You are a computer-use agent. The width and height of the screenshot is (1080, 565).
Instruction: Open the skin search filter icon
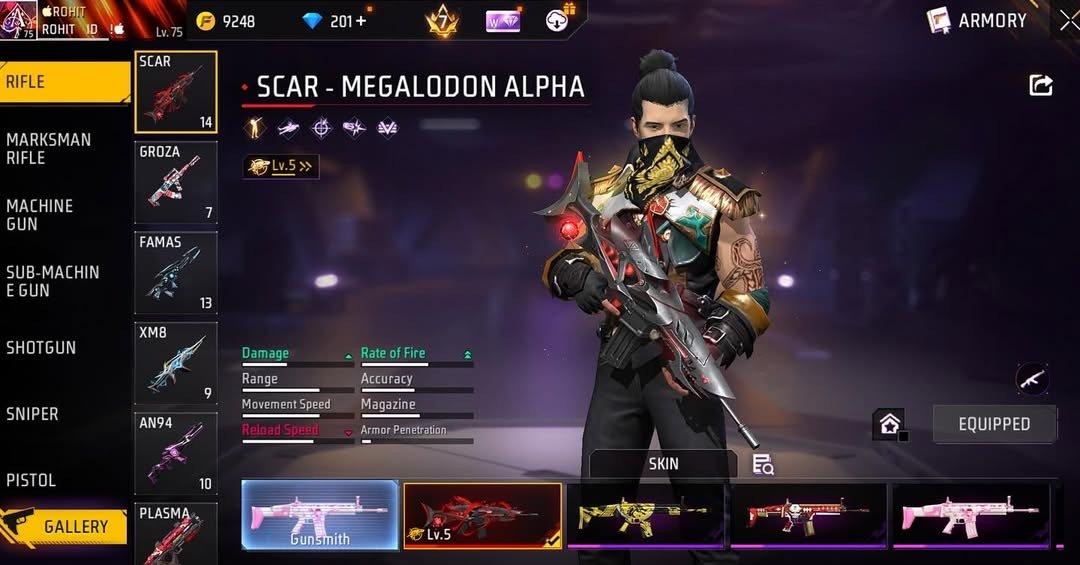click(x=763, y=464)
